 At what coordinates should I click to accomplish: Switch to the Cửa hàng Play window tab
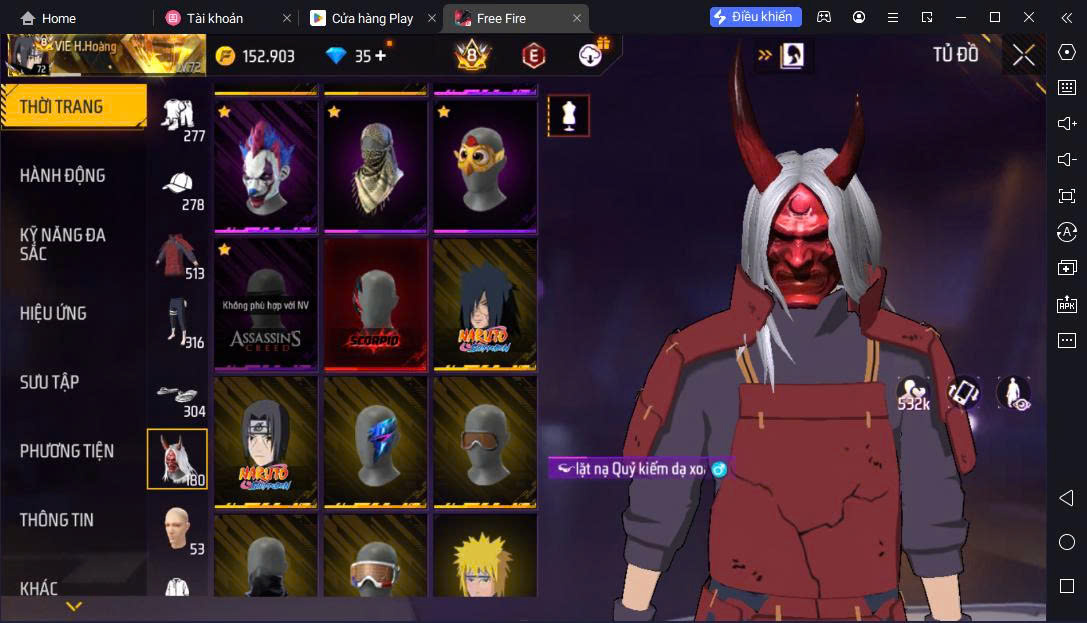(372, 18)
